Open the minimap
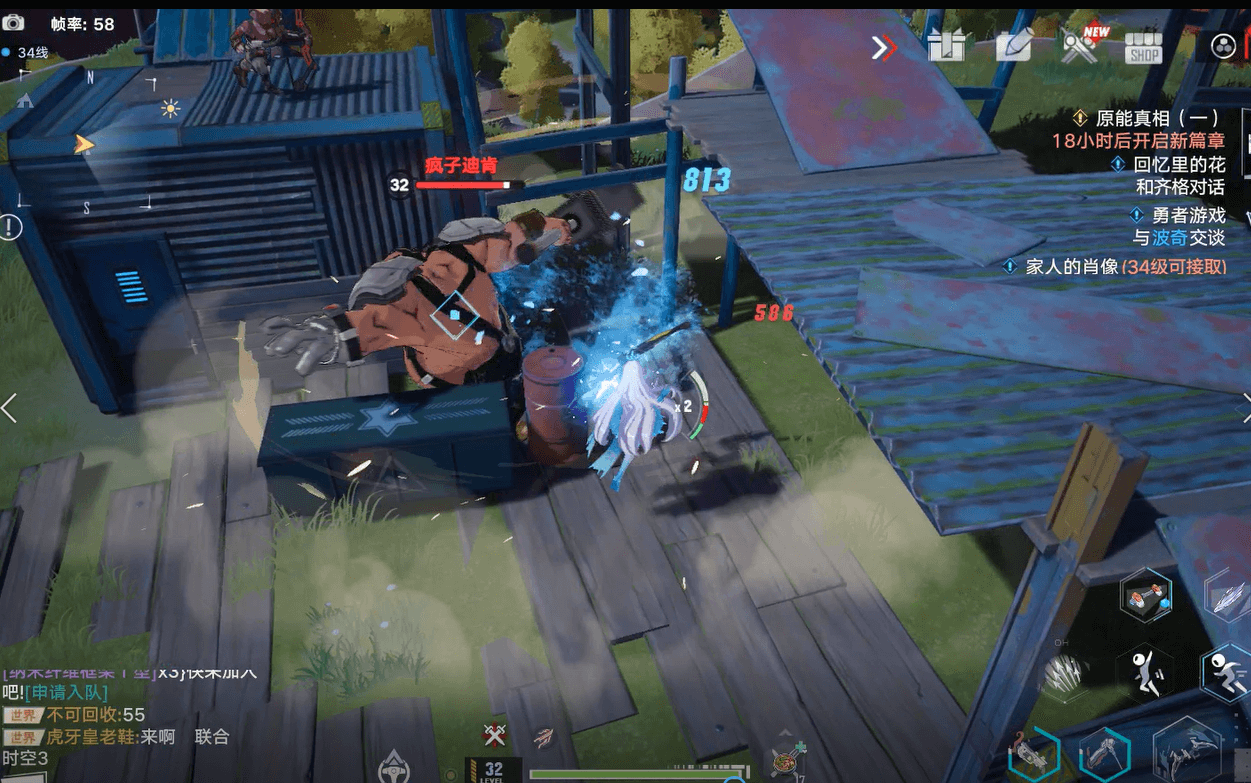1251x783 pixels. pyautogui.click(x=85, y=140)
